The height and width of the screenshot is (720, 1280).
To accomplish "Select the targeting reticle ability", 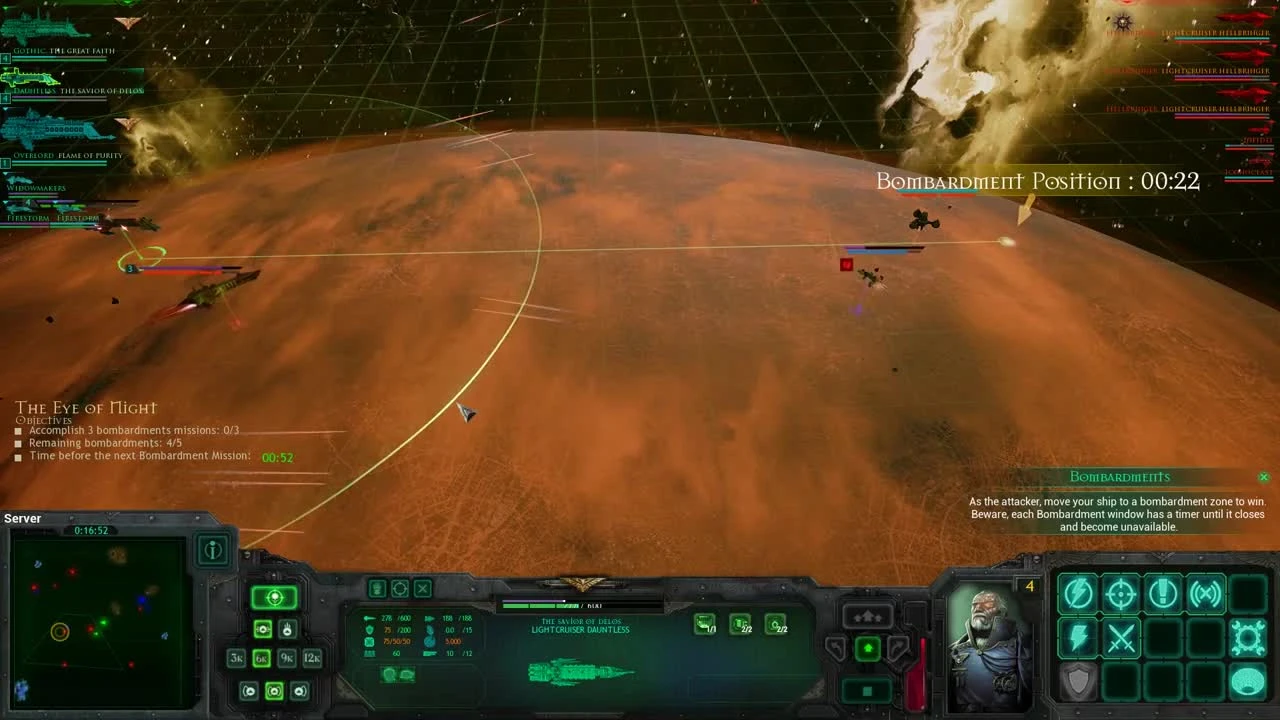I will pyautogui.click(x=1120, y=594).
